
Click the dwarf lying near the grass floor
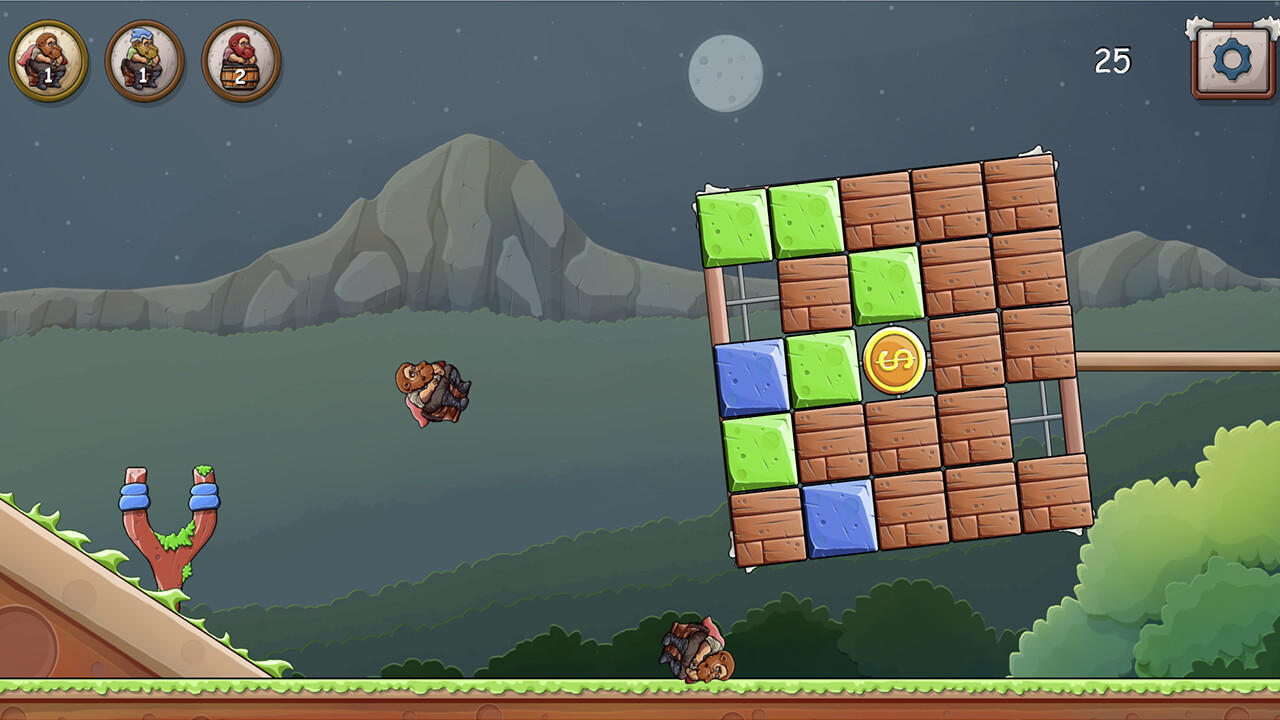tap(695, 650)
